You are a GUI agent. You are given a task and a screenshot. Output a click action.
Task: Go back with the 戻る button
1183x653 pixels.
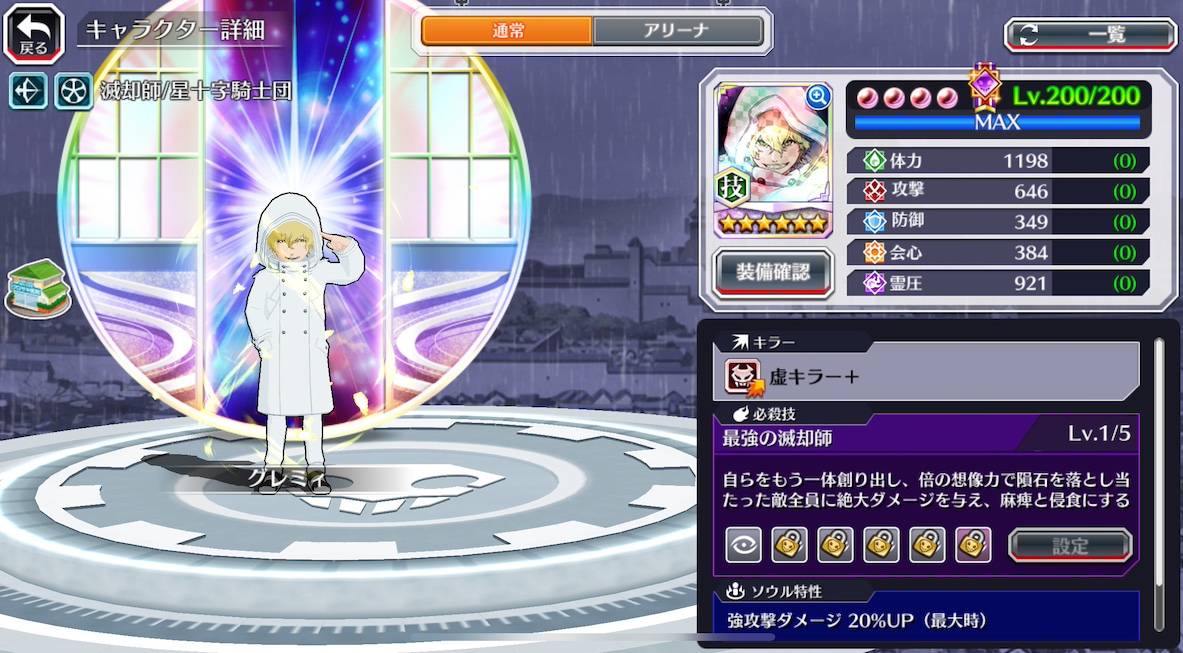[x=34, y=32]
